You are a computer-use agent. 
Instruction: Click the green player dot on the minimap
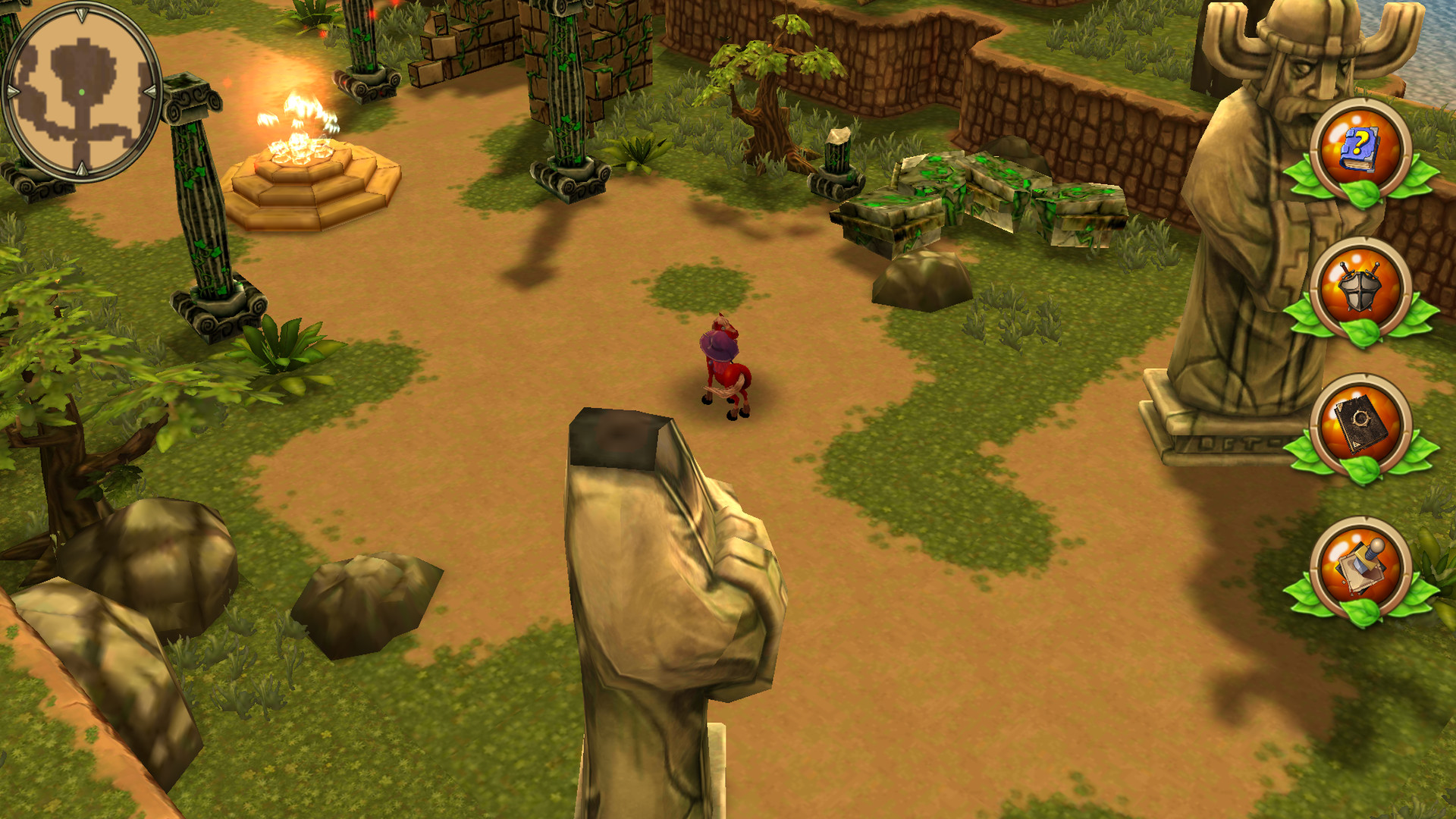pyautogui.click(x=82, y=93)
